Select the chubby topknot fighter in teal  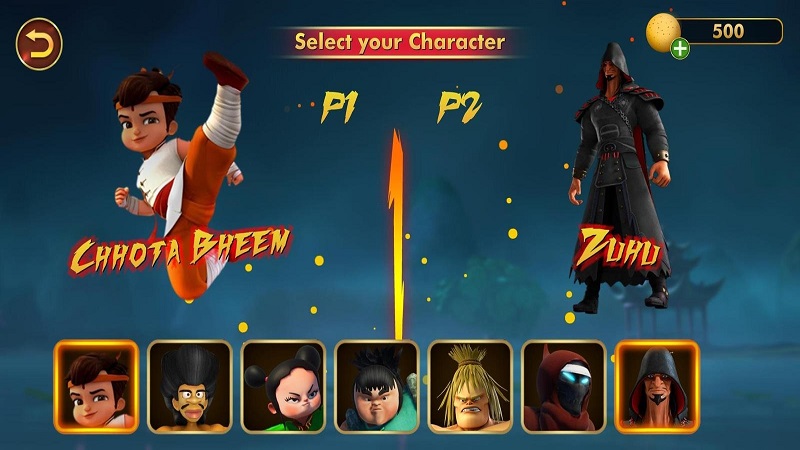[376, 387]
